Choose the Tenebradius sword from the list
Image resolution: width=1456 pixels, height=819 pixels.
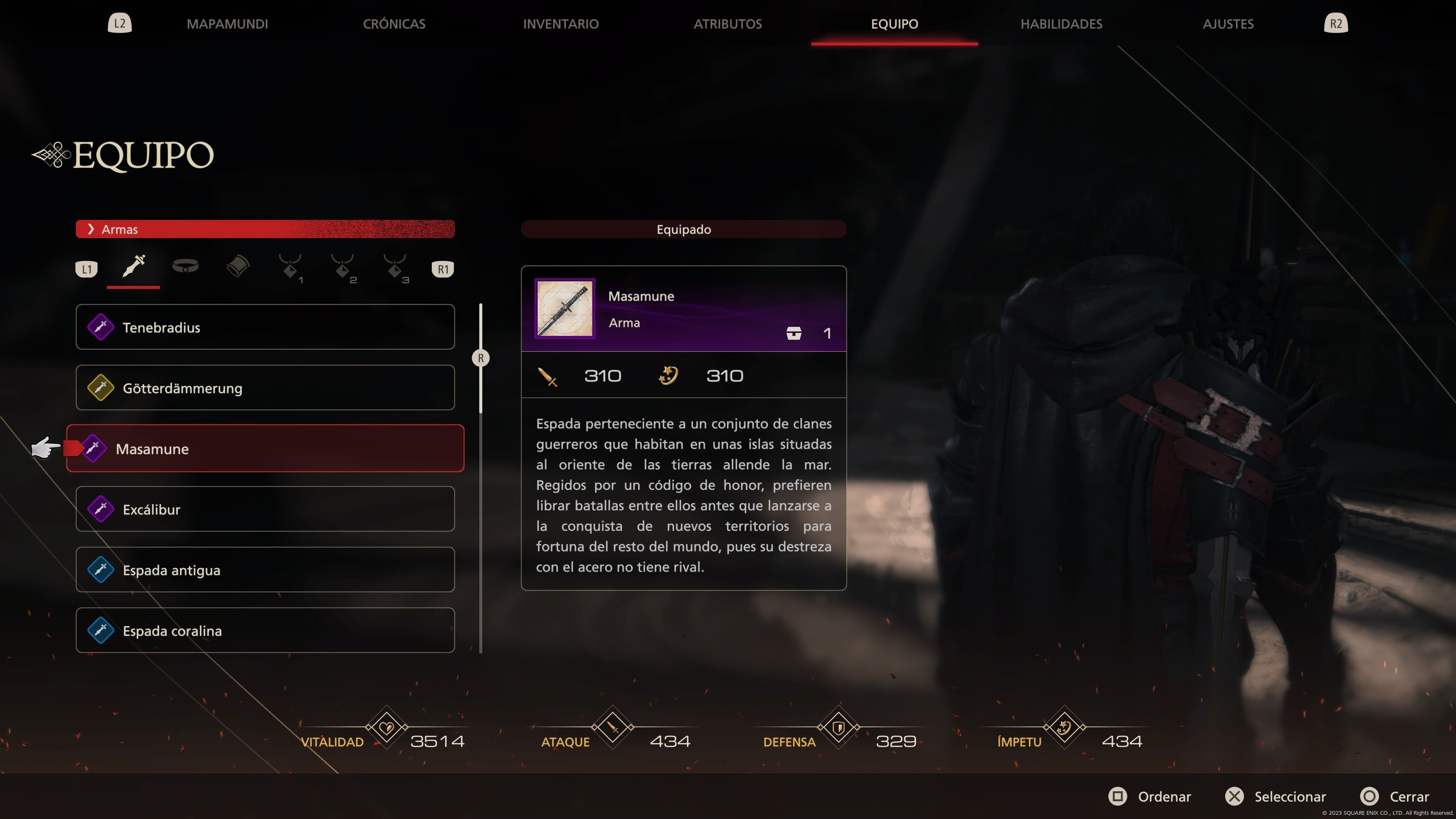265,327
